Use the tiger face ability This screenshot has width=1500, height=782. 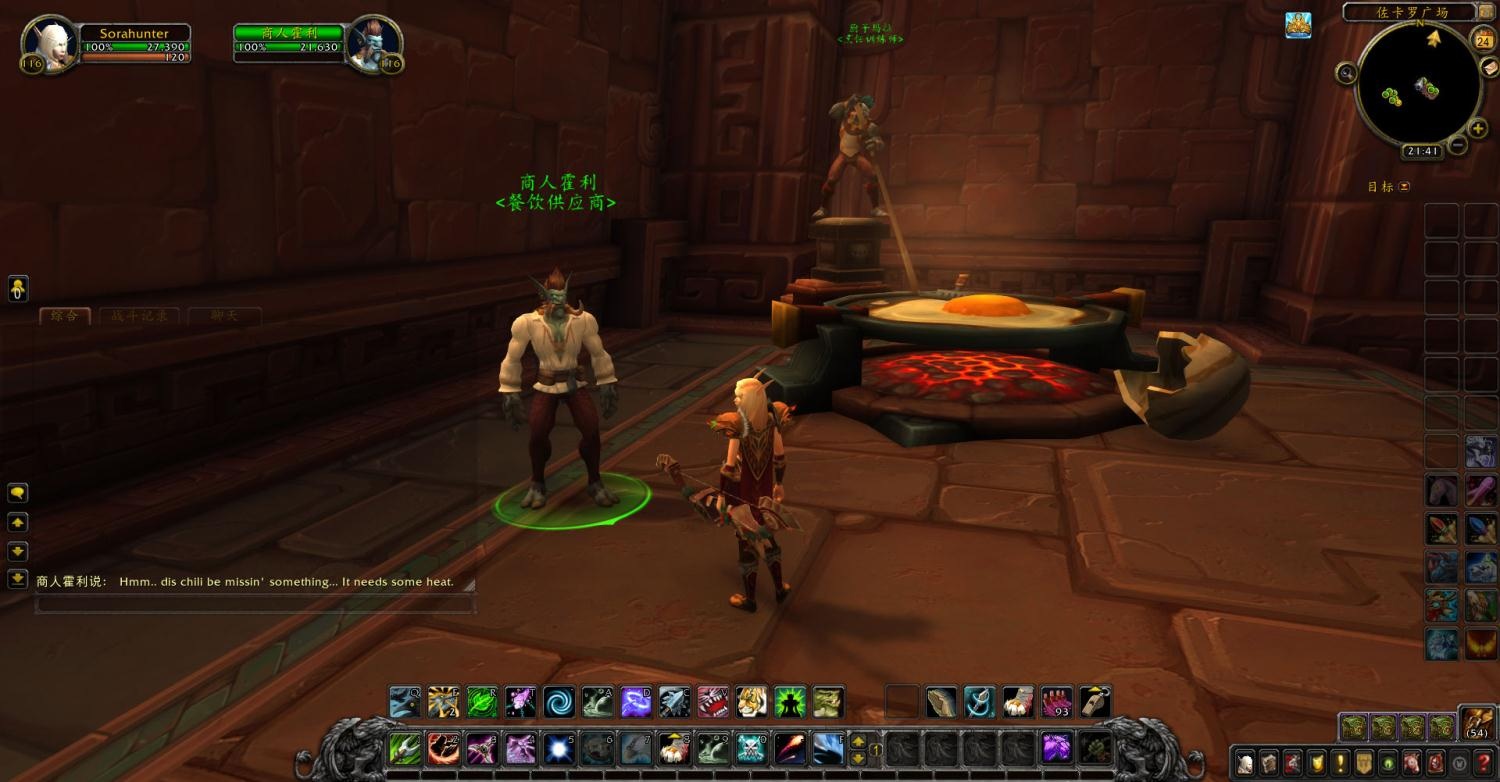[751, 702]
